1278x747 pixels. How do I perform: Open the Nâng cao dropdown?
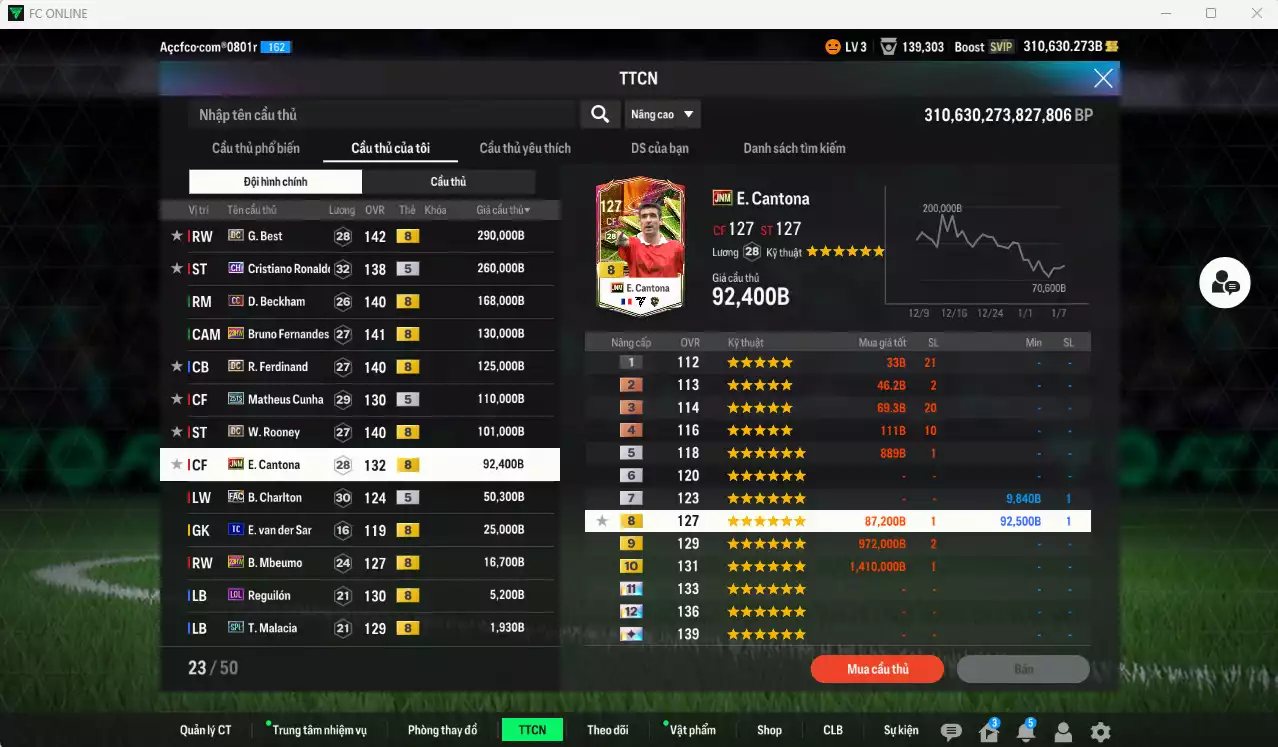click(662, 114)
